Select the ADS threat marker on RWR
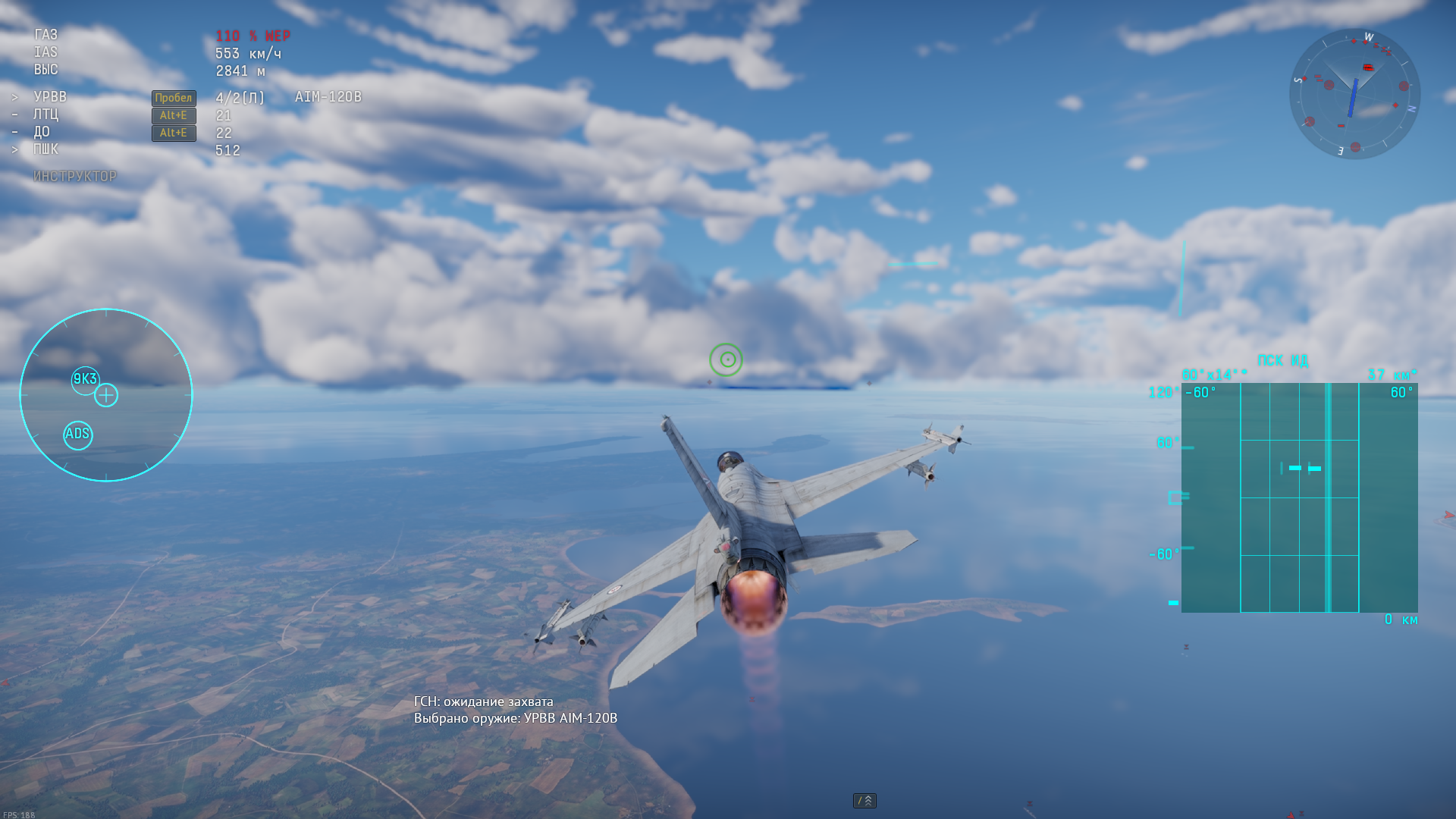This screenshot has height=819, width=1456. (78, 435)
